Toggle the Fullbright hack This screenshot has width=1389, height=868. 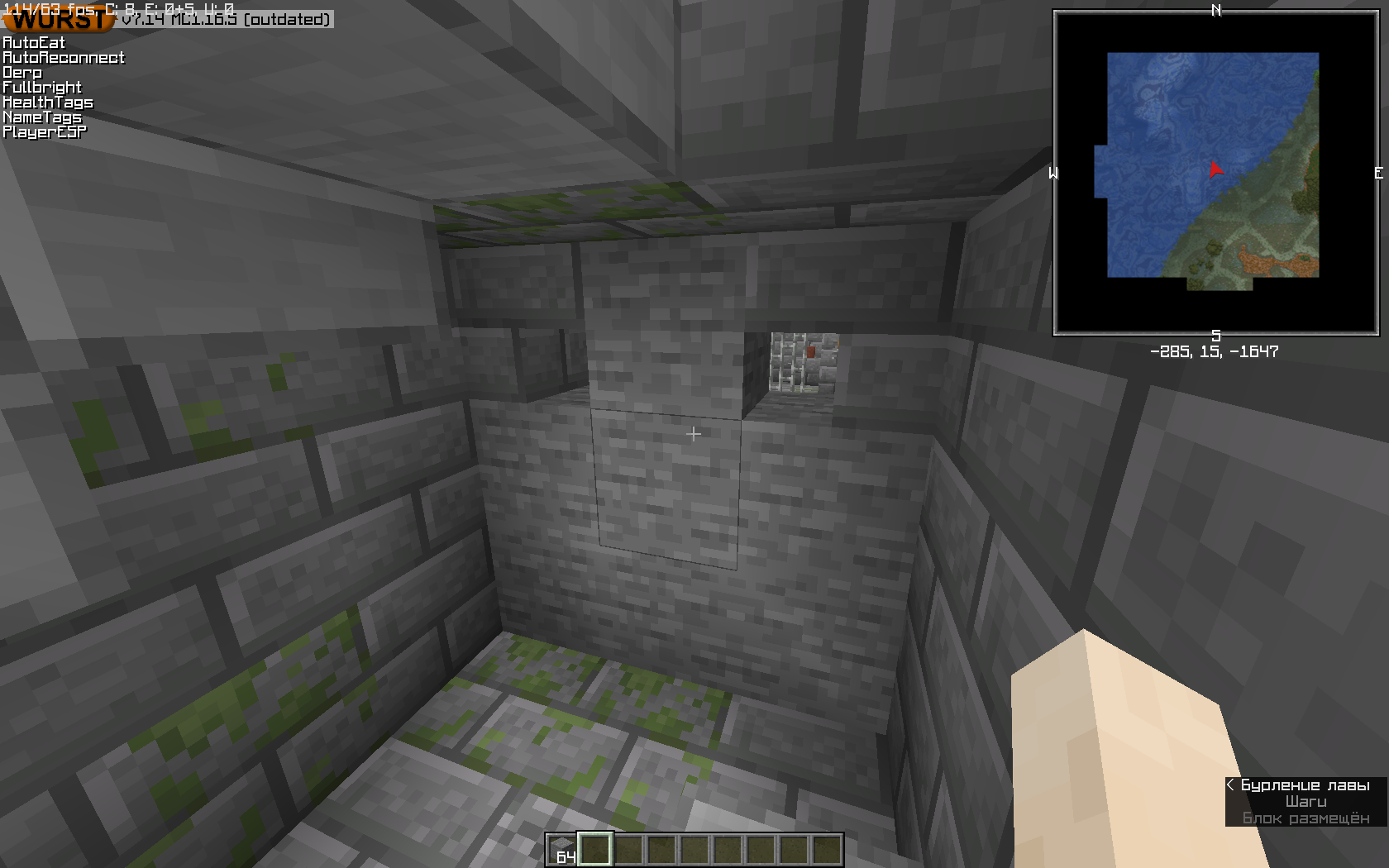(41, 87)
